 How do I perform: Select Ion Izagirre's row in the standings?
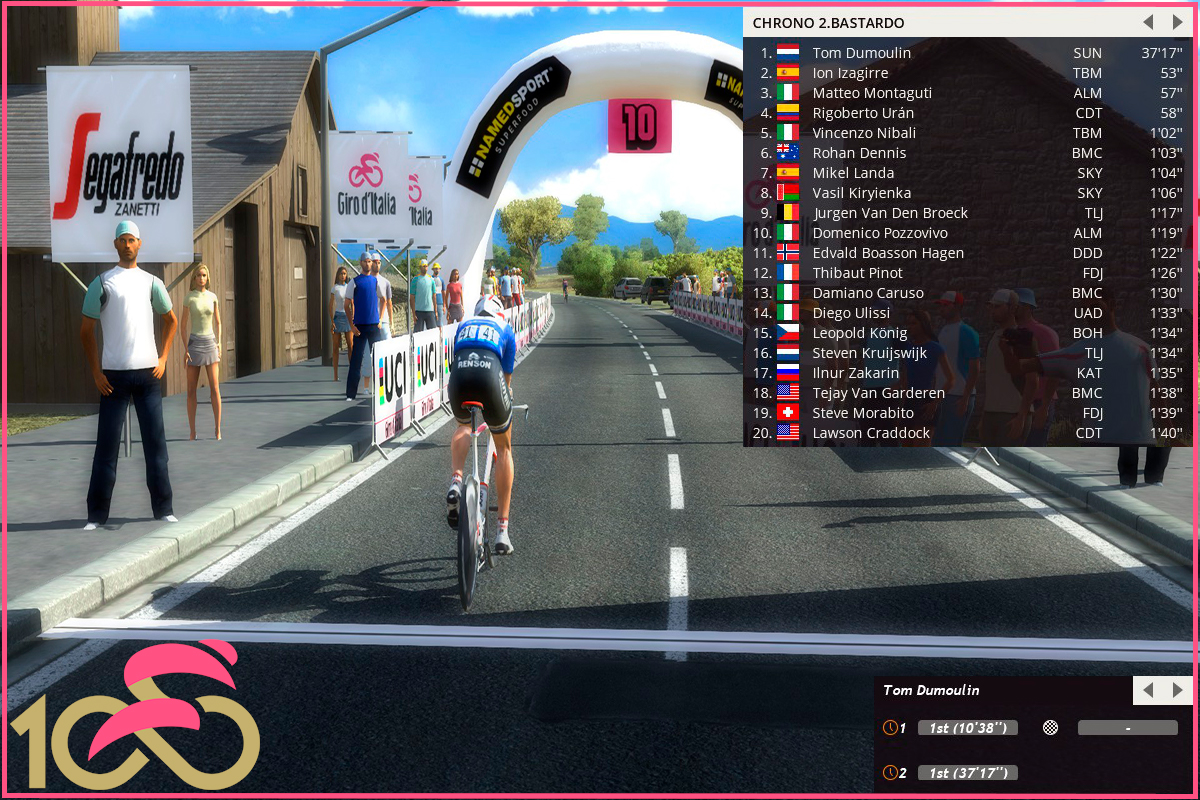850,73
